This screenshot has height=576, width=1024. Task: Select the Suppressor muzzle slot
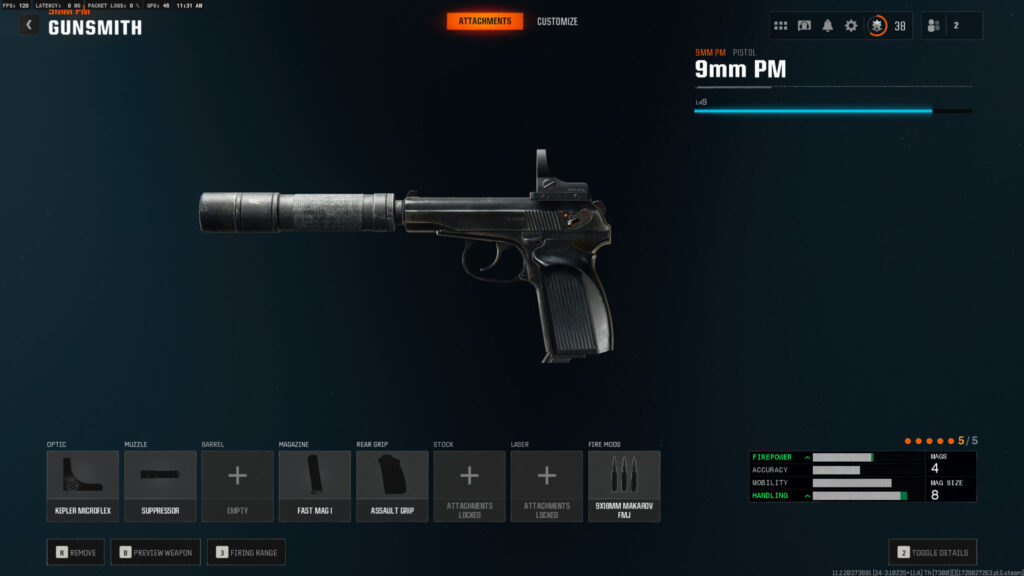pyautogui.click(x=160, y=485)
